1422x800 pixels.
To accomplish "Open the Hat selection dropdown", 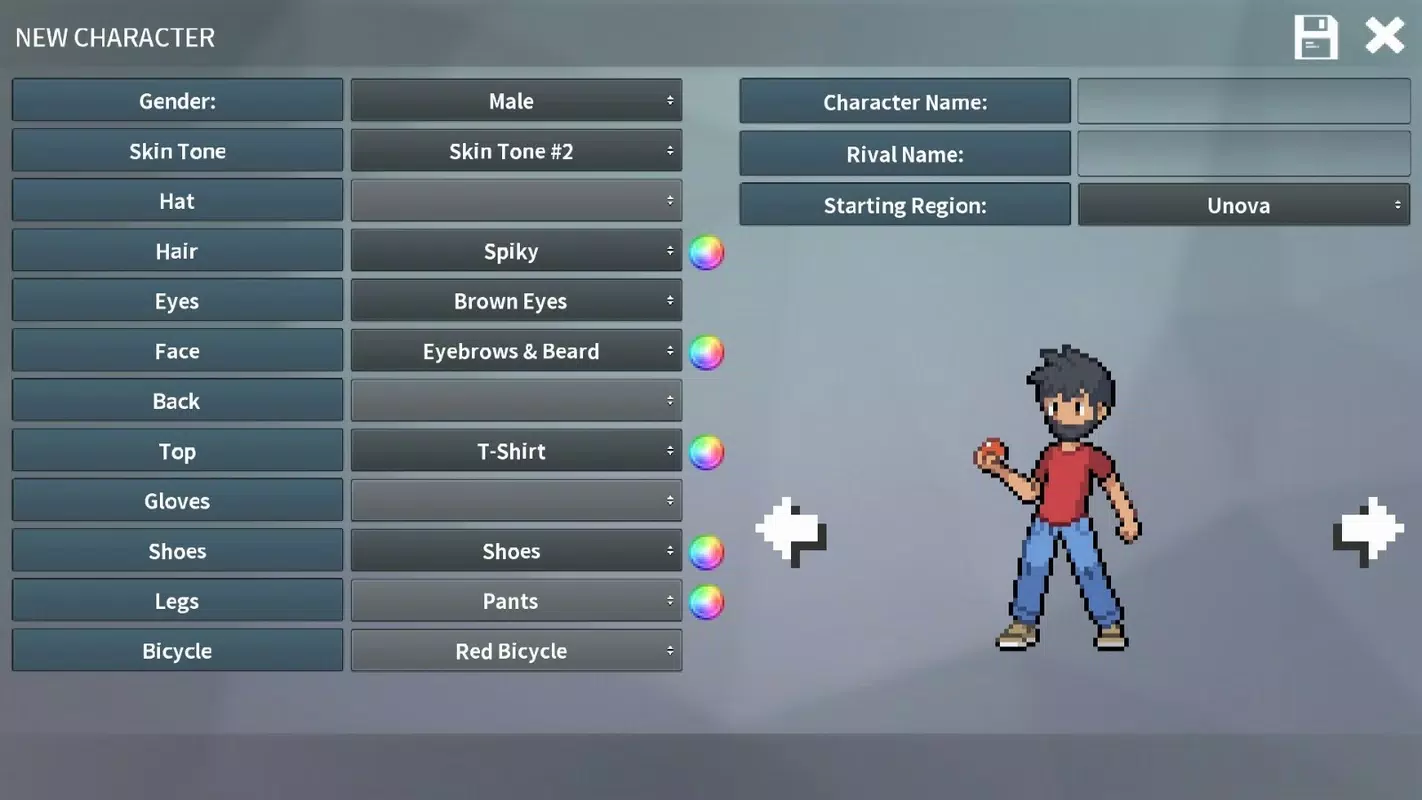I will tap(515, 200).
